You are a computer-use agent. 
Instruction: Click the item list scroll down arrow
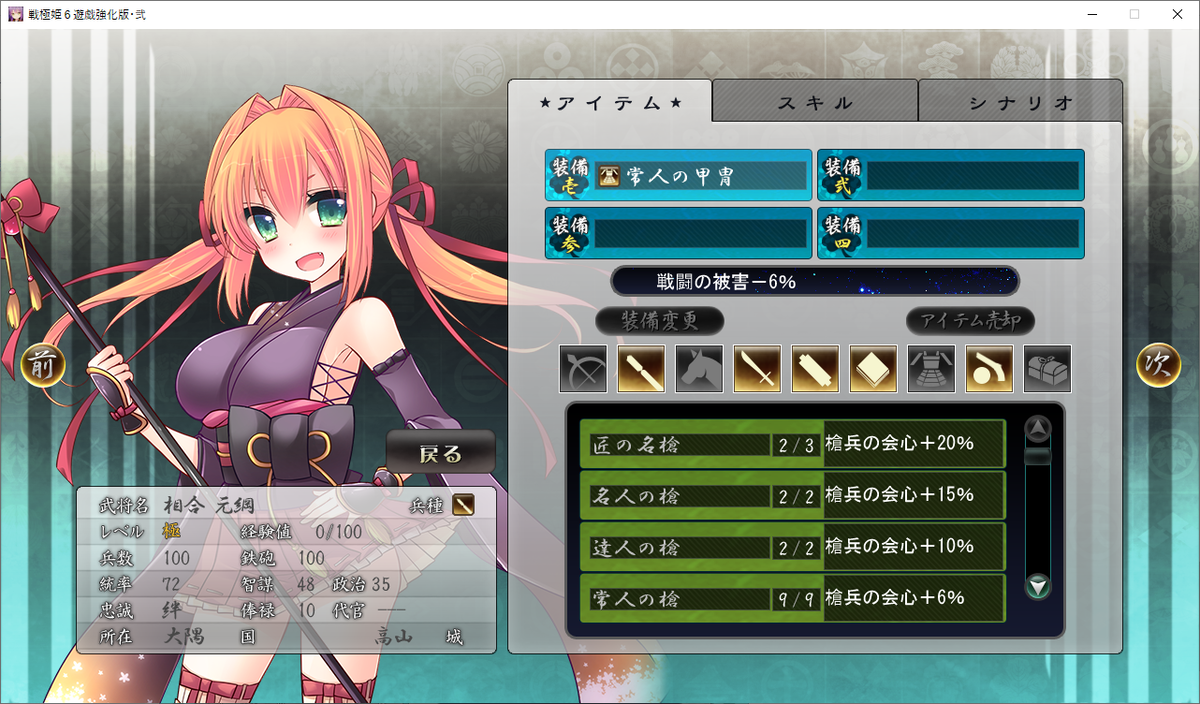(1039, 586)
